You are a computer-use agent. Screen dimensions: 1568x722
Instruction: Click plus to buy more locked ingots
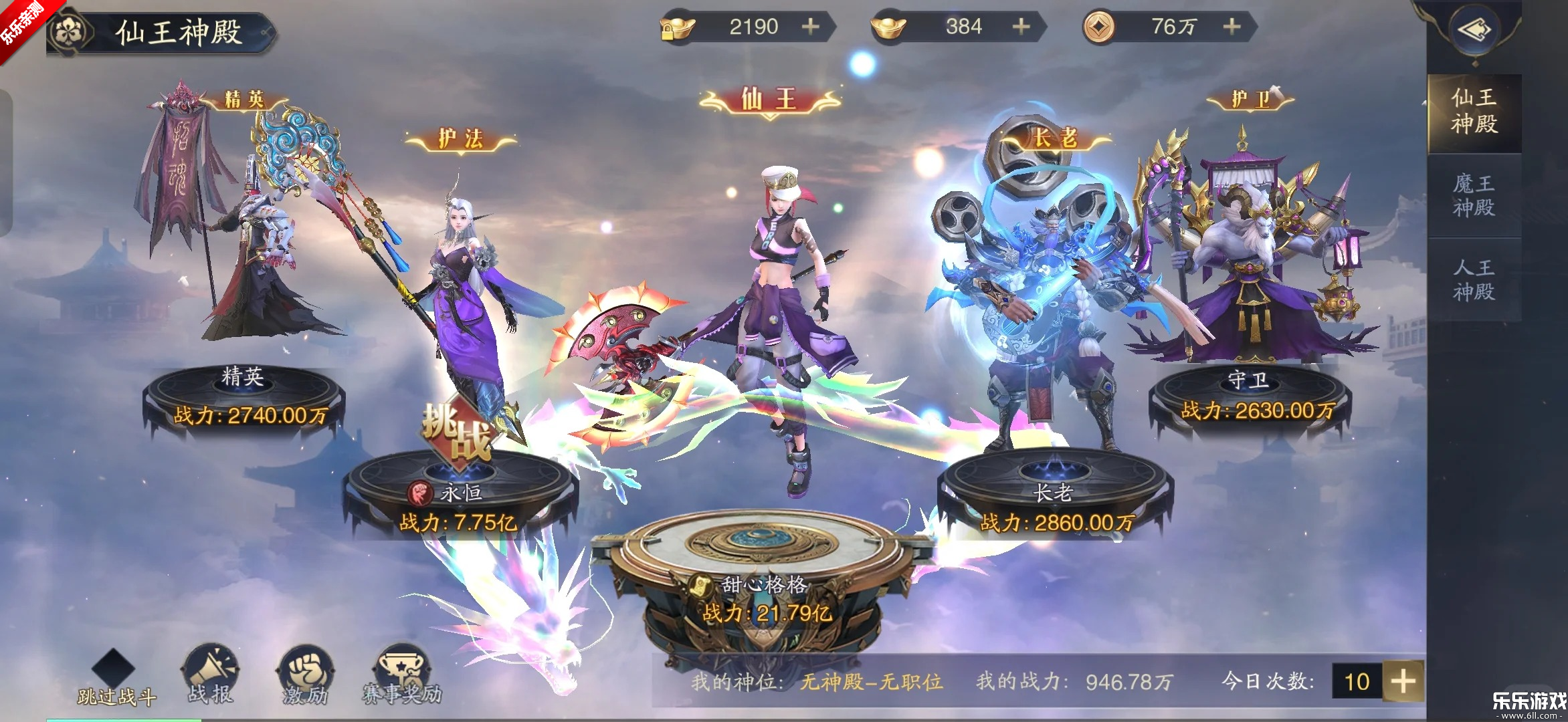(x=810, y=27)
